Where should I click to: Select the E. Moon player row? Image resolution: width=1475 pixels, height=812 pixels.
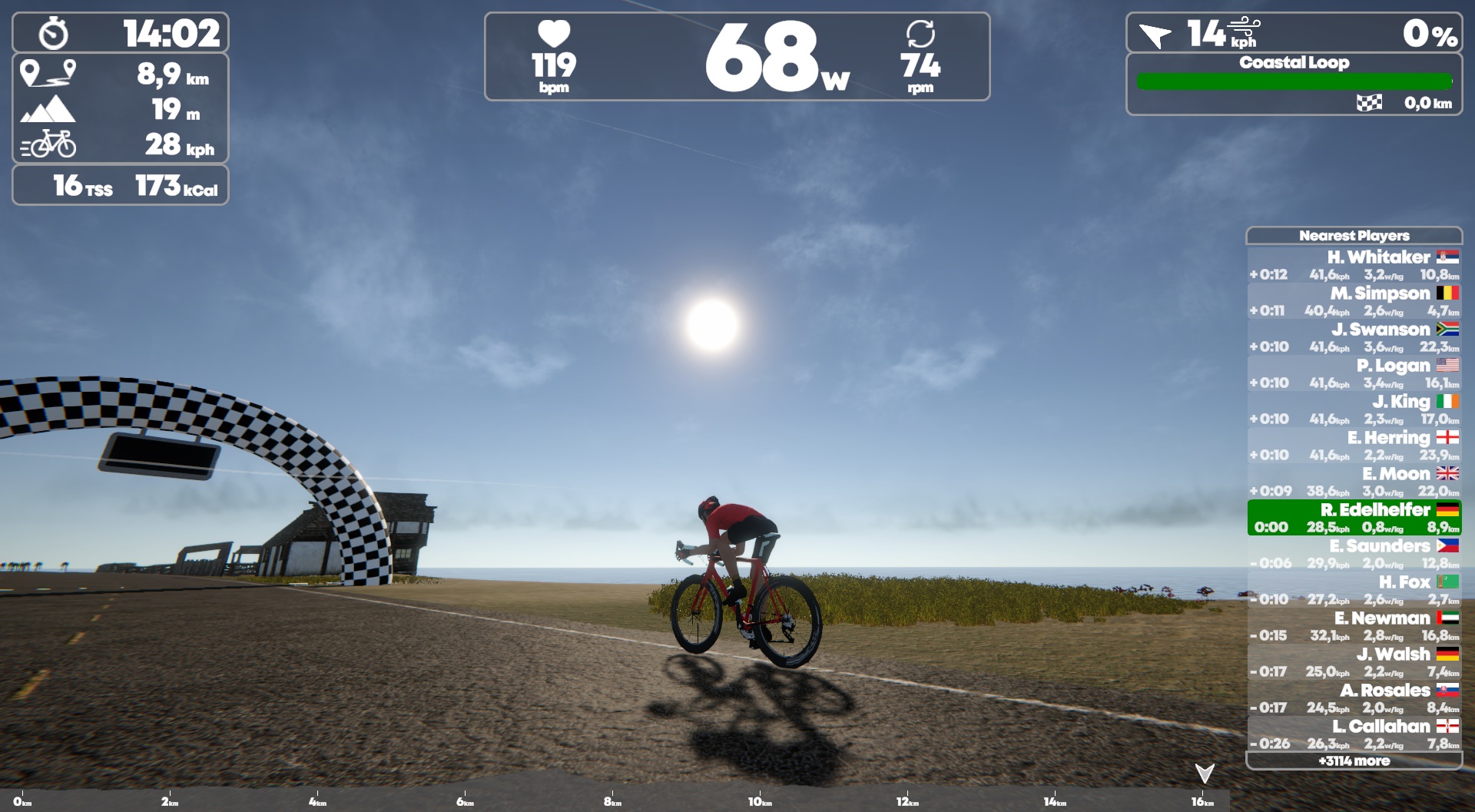coord(1354,482)
